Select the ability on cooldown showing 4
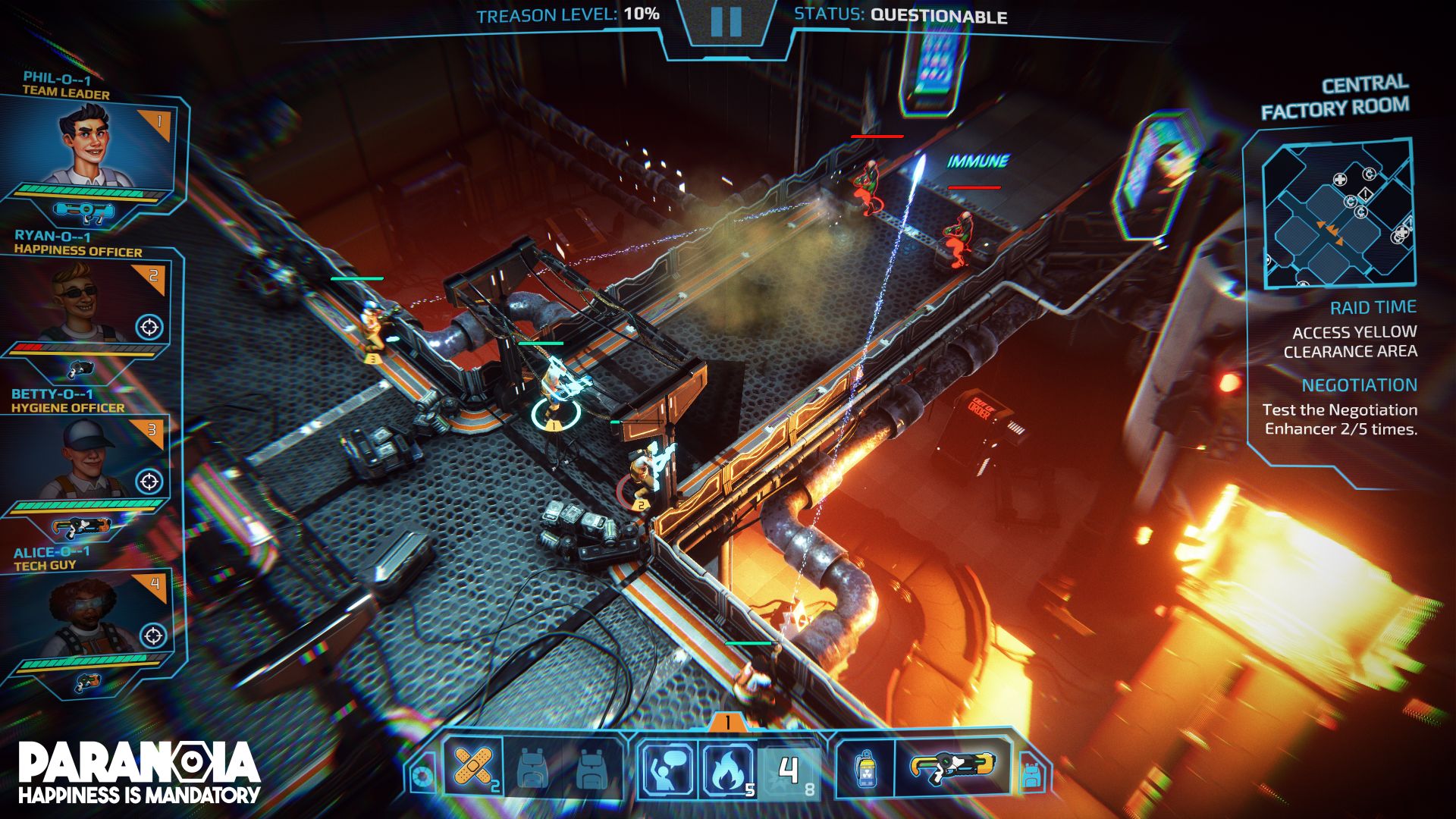Screen dimensions: 1456x819 coord(789,771)
